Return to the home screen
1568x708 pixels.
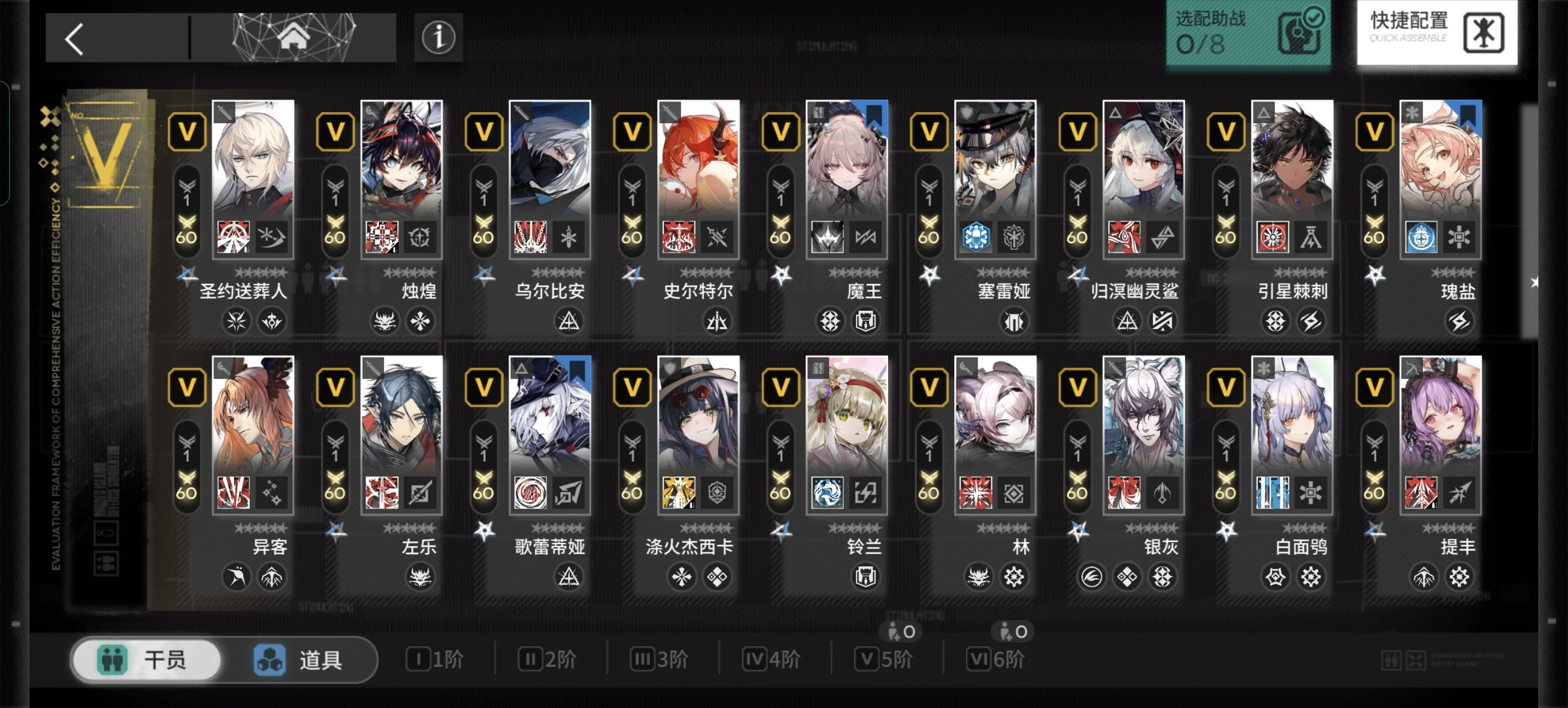click(x=293, y=36)
